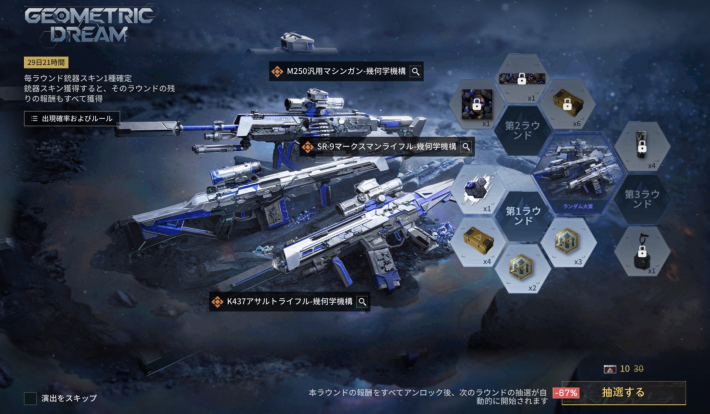Inspect the K437アサルトライフル skin magnifier
Image resolution: width=710 pixels, height=414 pixels.
click(363, 301)
